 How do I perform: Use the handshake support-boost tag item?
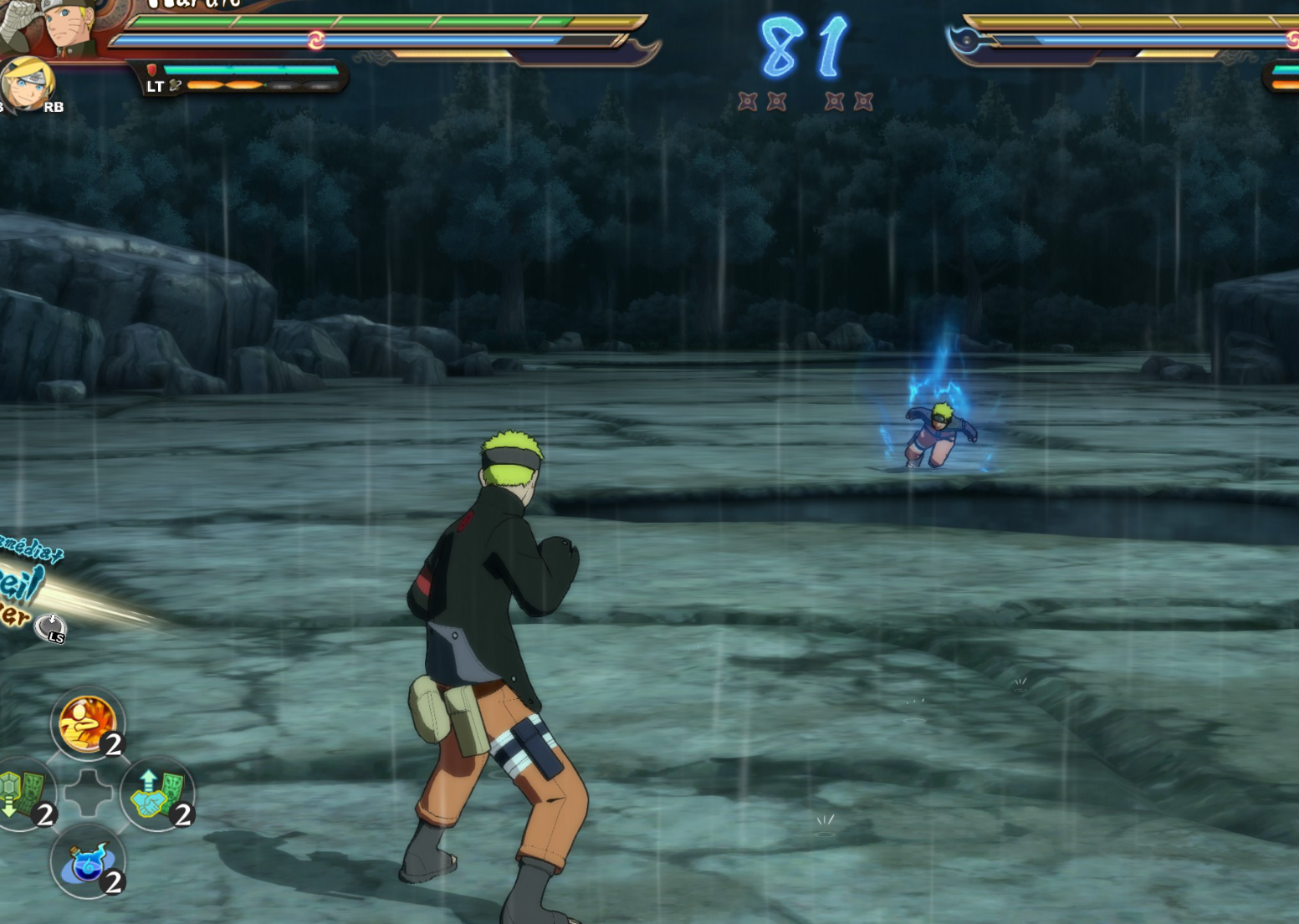[156, 794]
